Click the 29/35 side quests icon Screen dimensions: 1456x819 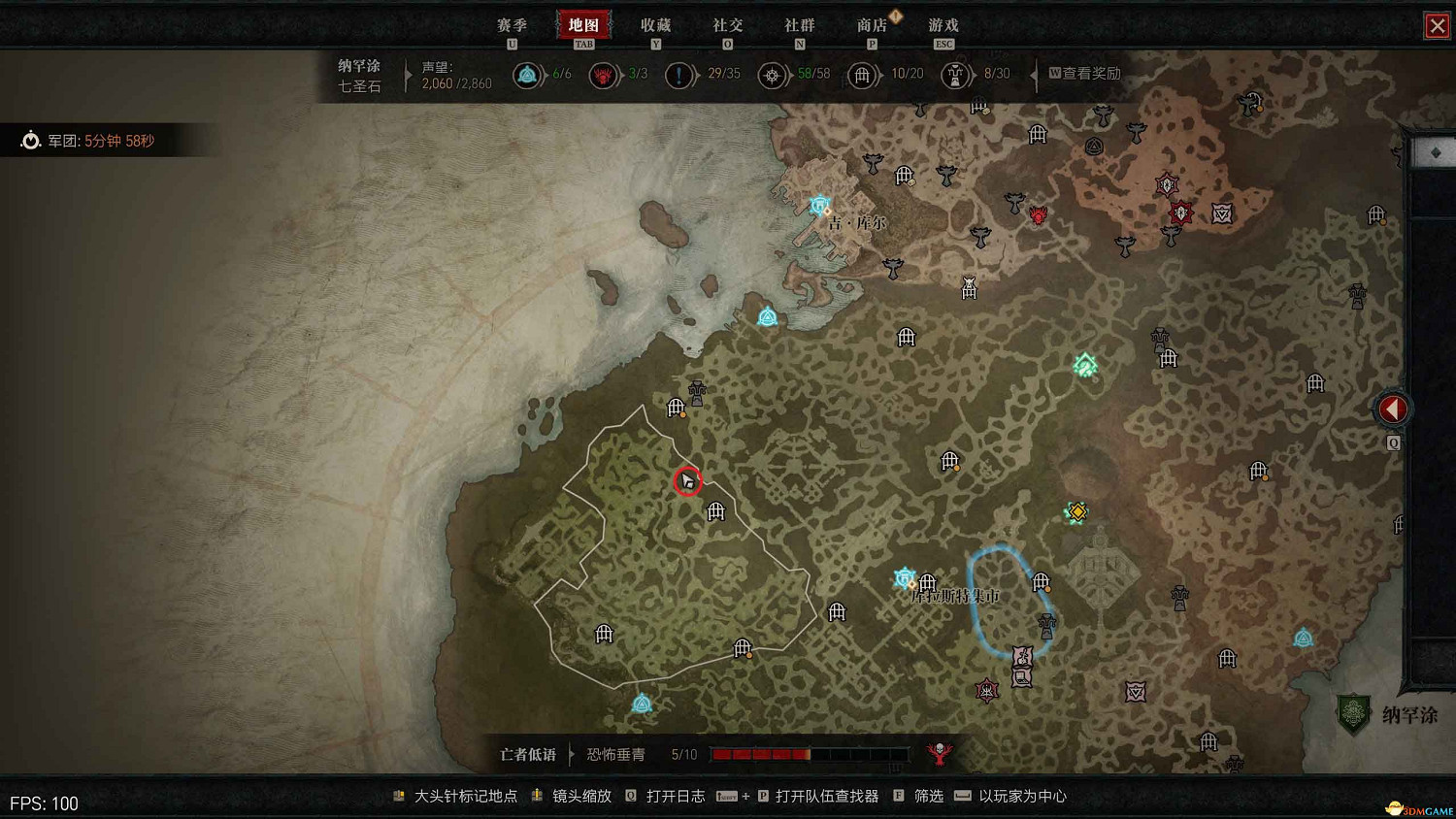tap(679, 75)
